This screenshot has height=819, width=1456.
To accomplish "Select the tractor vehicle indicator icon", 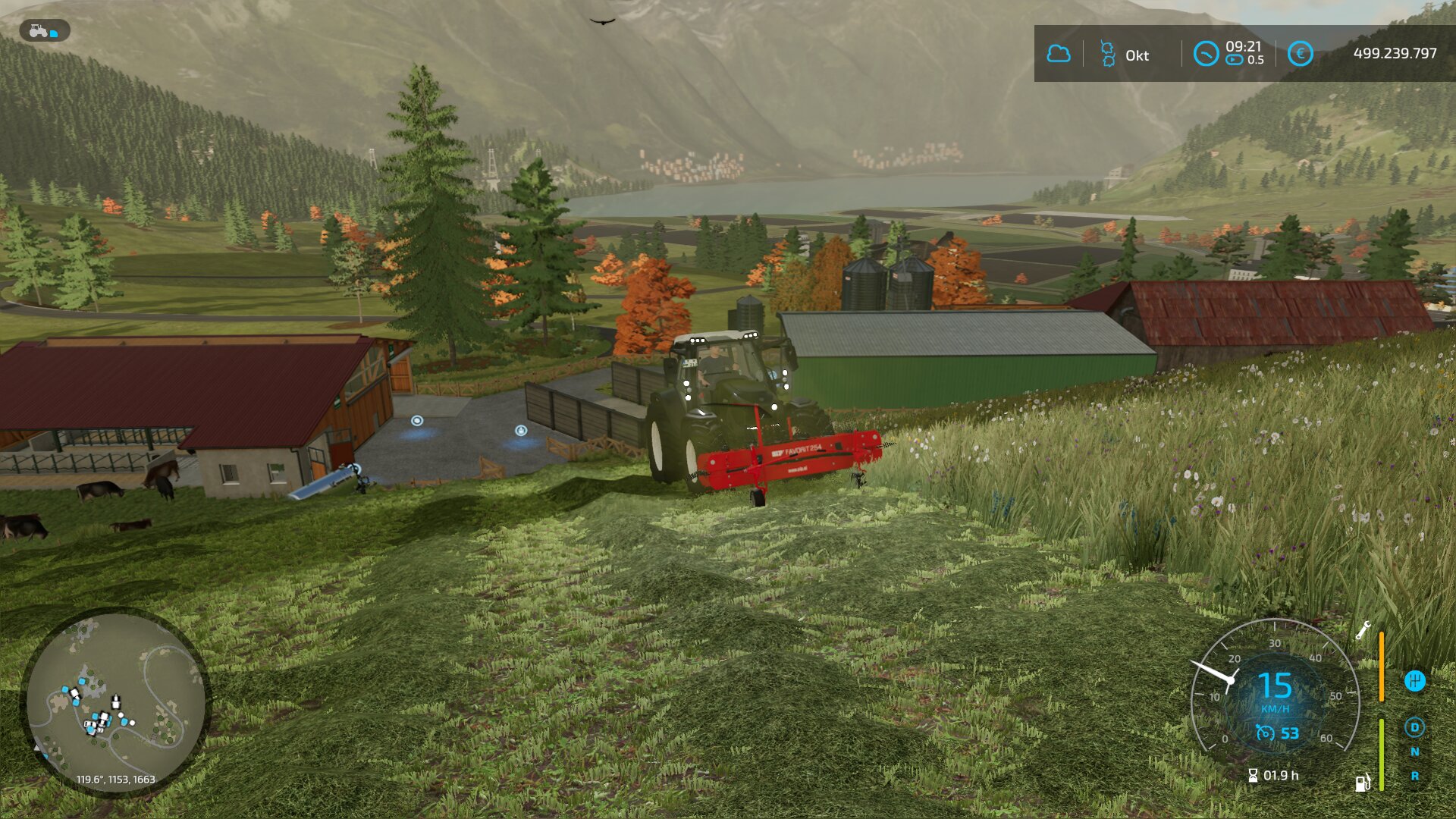I will pyautogui.click(x=43, y=31).
